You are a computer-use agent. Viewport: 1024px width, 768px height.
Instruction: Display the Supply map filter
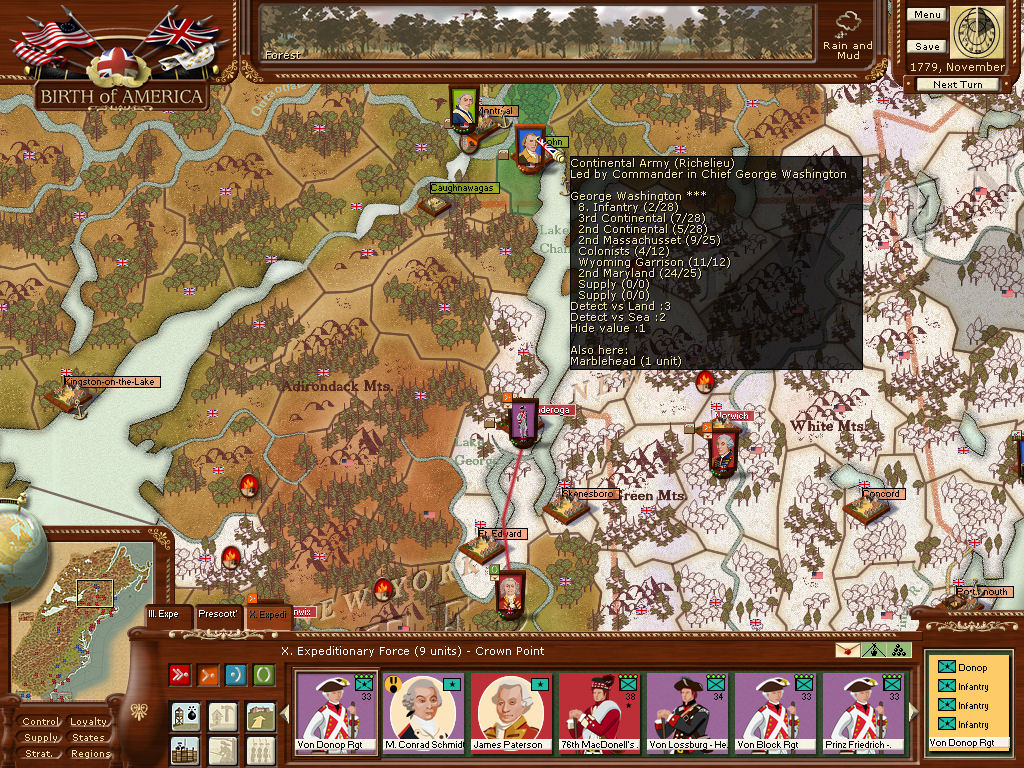(x=41, y=738)
